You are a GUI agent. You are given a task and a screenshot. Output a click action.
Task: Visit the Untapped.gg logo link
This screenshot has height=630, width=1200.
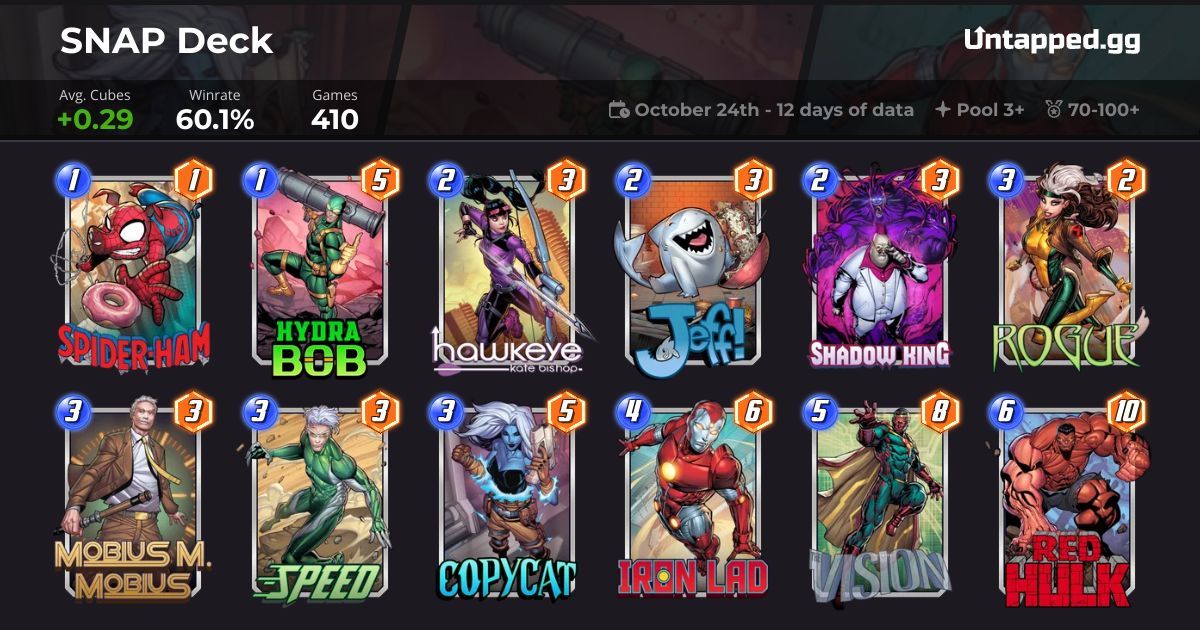(1052, 40)
